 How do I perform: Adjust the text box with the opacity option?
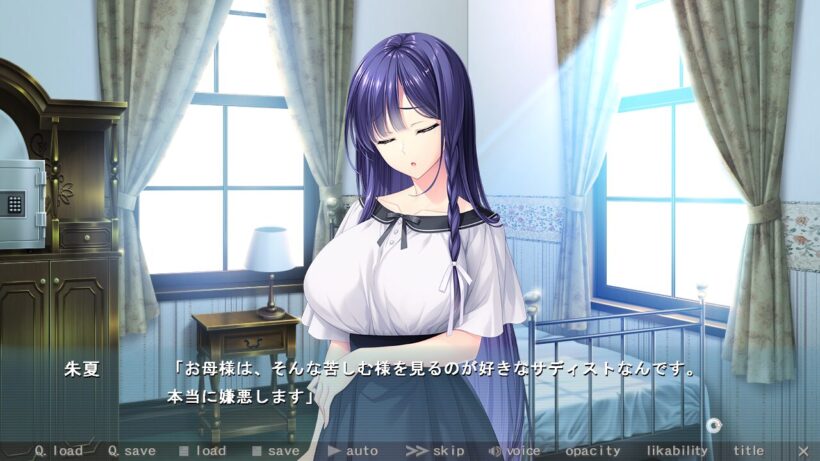592,451
